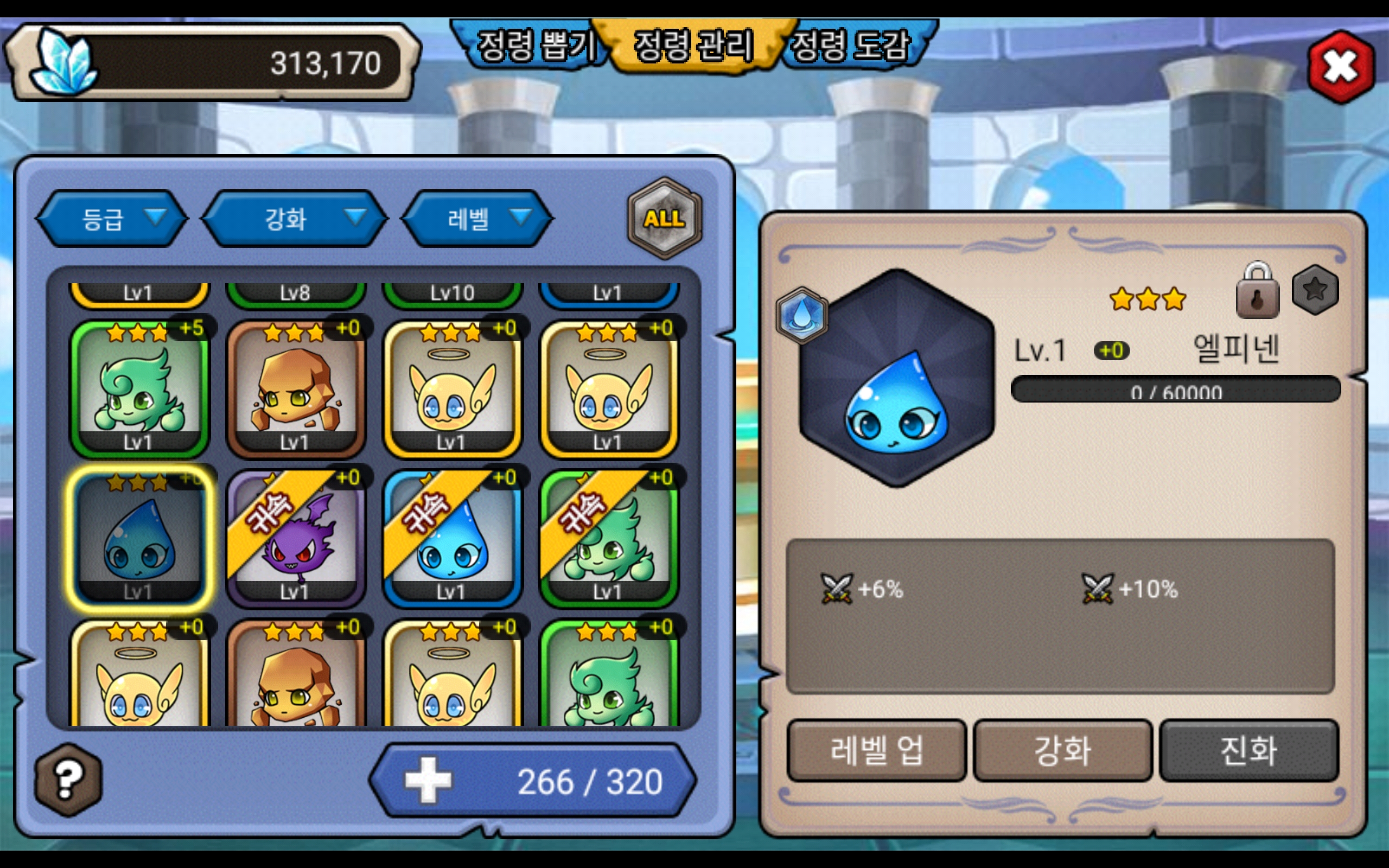Open the 레벨 sort dropdown
Viewport: 1389px width, 868px height.
click(477, 219)
